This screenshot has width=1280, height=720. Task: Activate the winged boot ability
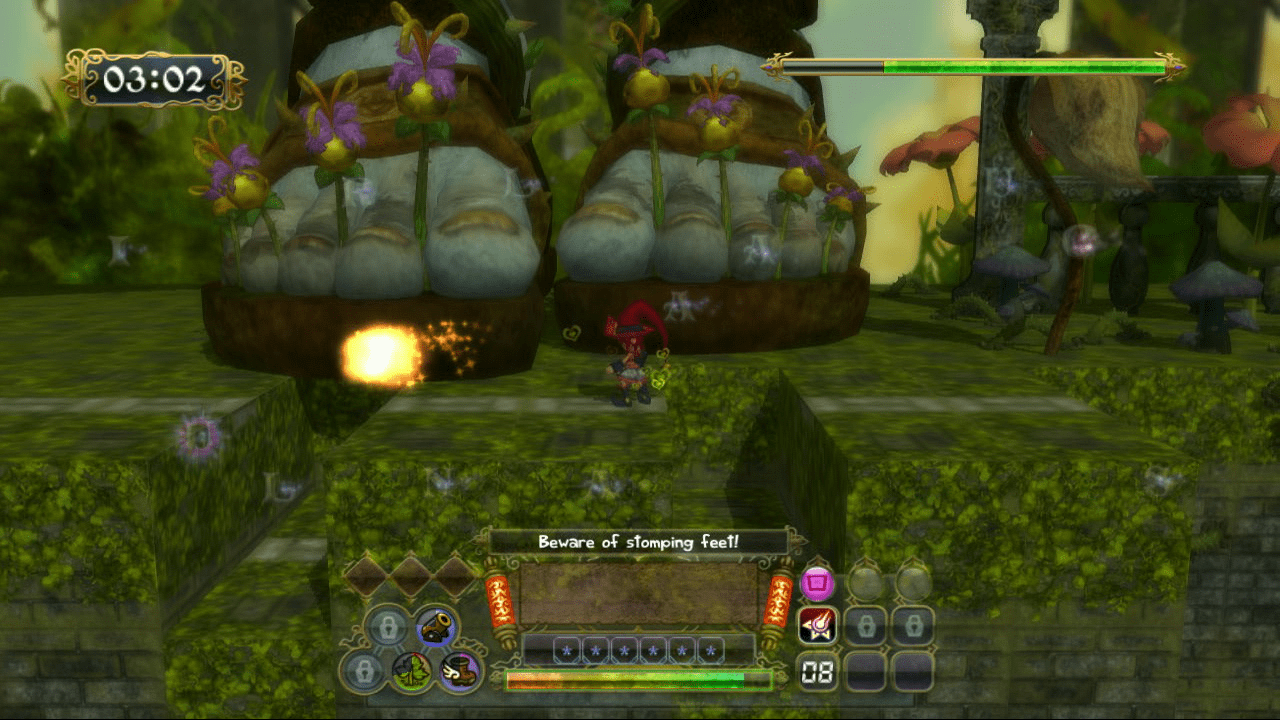click(461, 670)
